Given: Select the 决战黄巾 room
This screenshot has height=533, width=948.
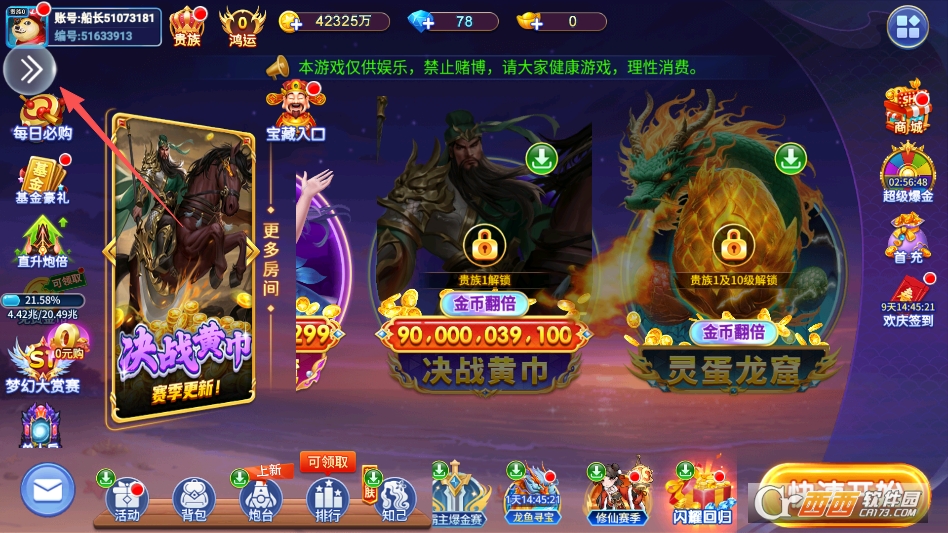Looking at the screenshot, I should coord(484,270).
